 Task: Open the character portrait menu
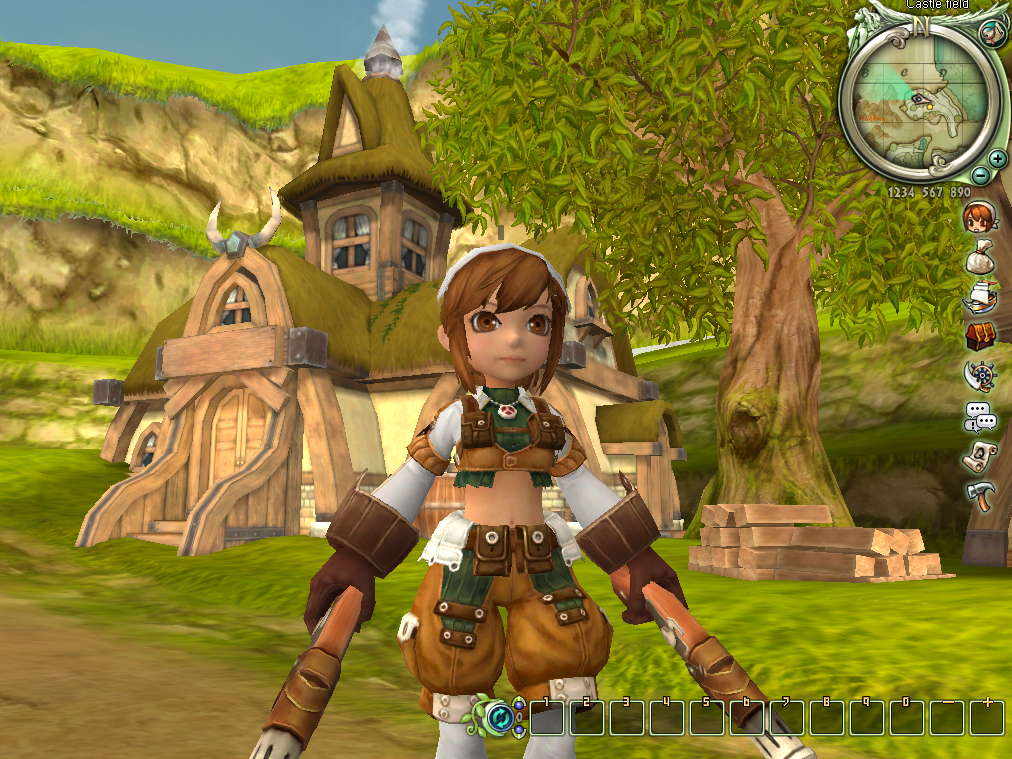[977, 217]
